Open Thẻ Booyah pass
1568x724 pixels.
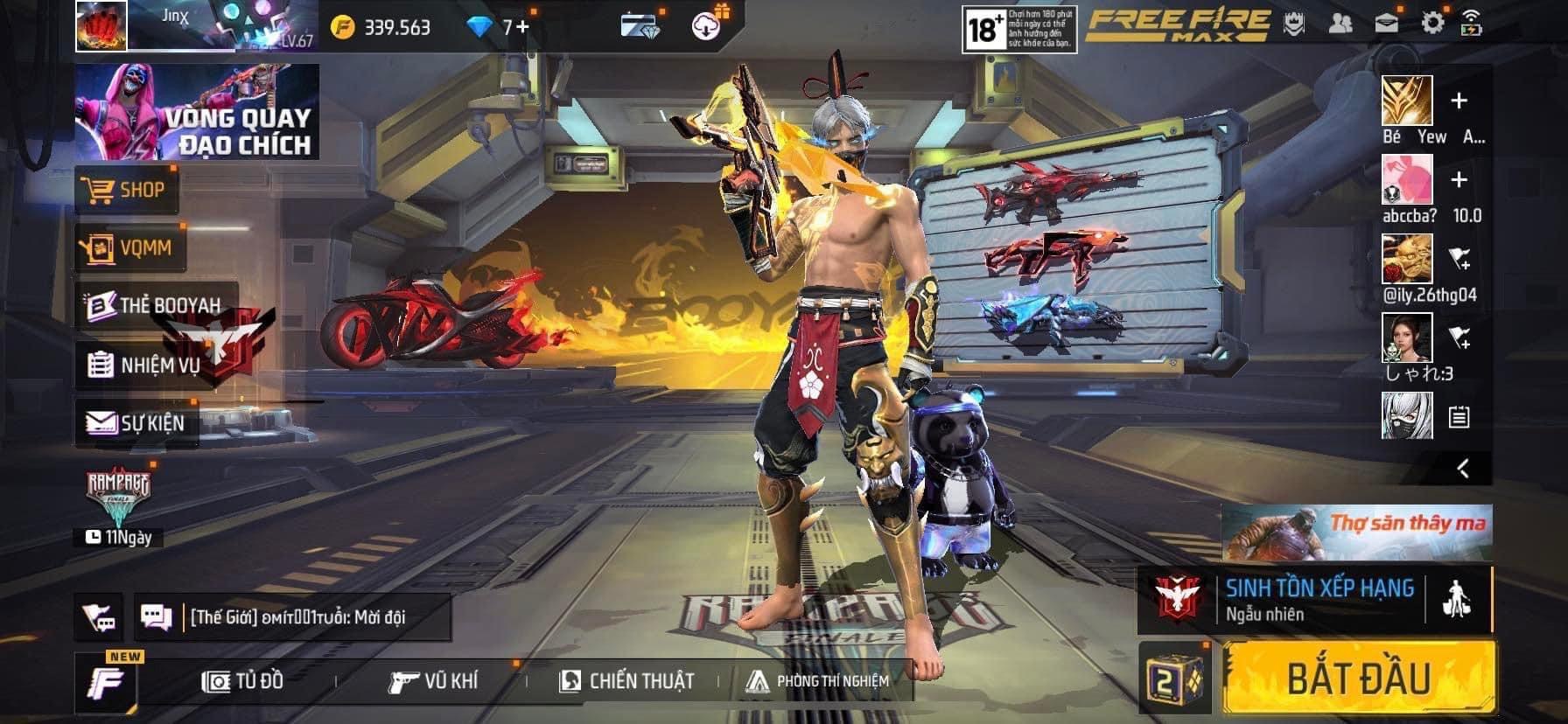pos(156,305)
